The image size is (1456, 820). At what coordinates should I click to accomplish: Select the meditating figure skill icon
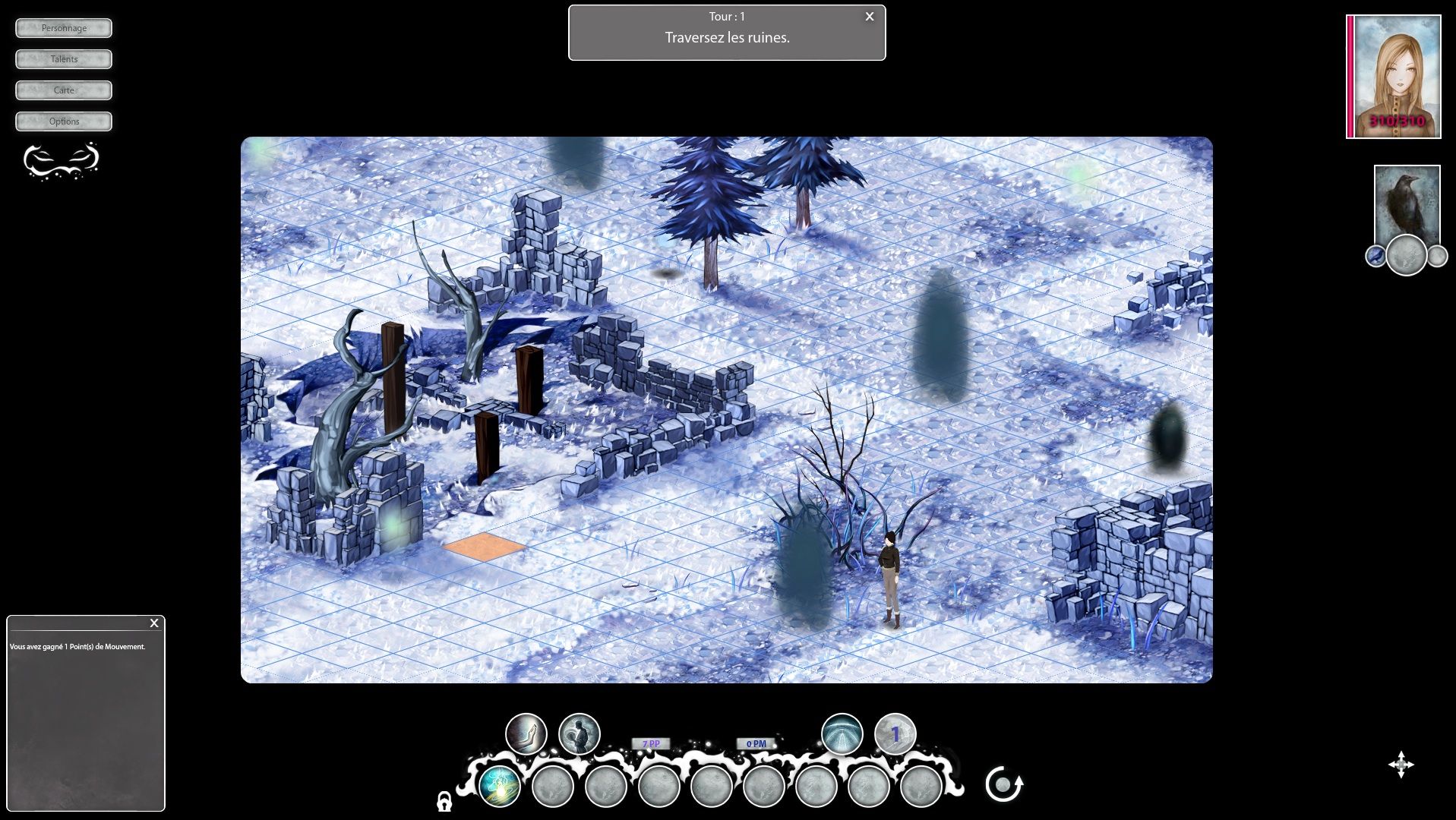point(579,733)
